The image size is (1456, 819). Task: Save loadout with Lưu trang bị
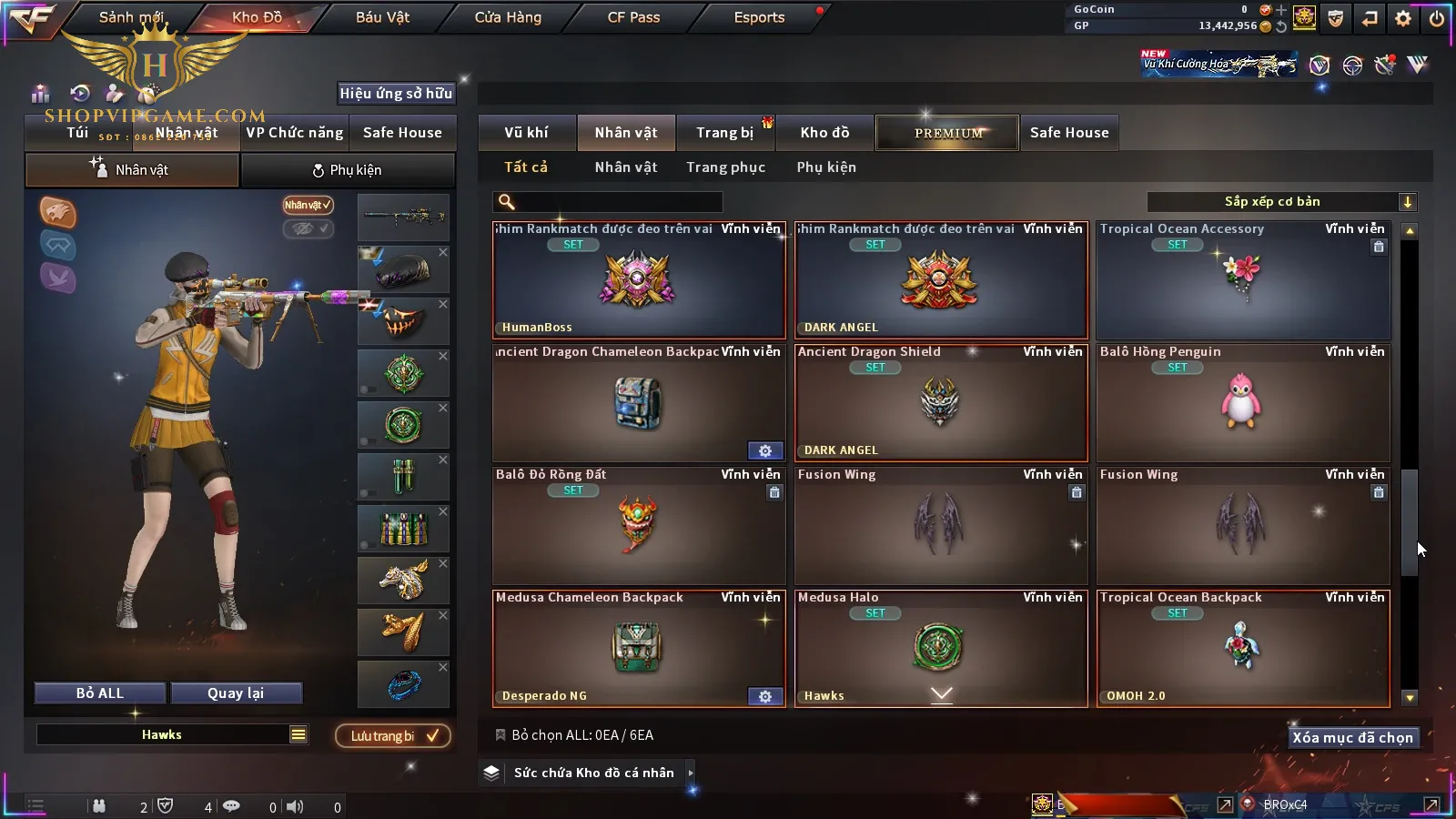point(393,736)
